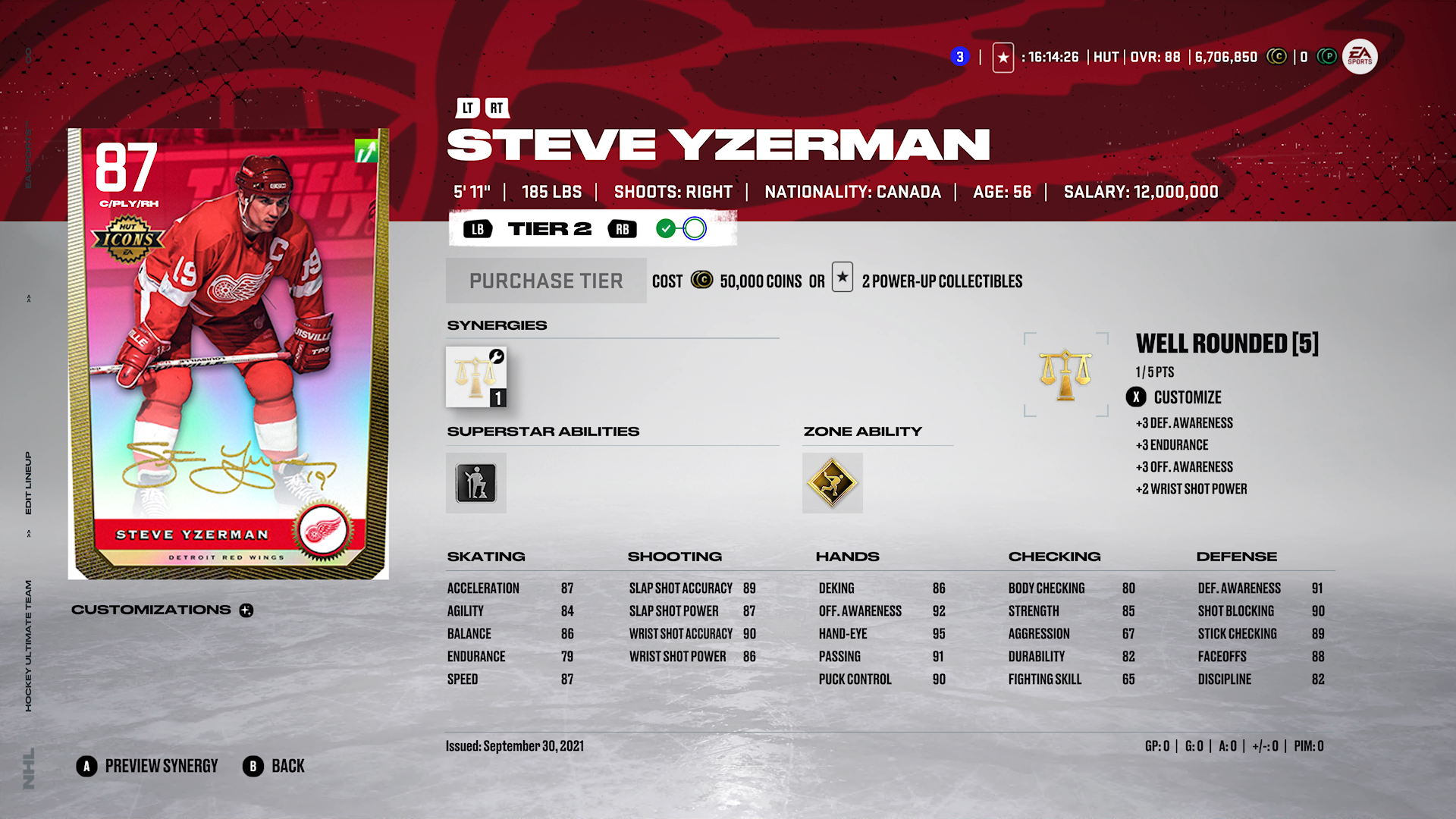Open the superstar ability icon details
Image resolution: width=1456 pixels, height=819 pixels.
click(x=475, y=483)
